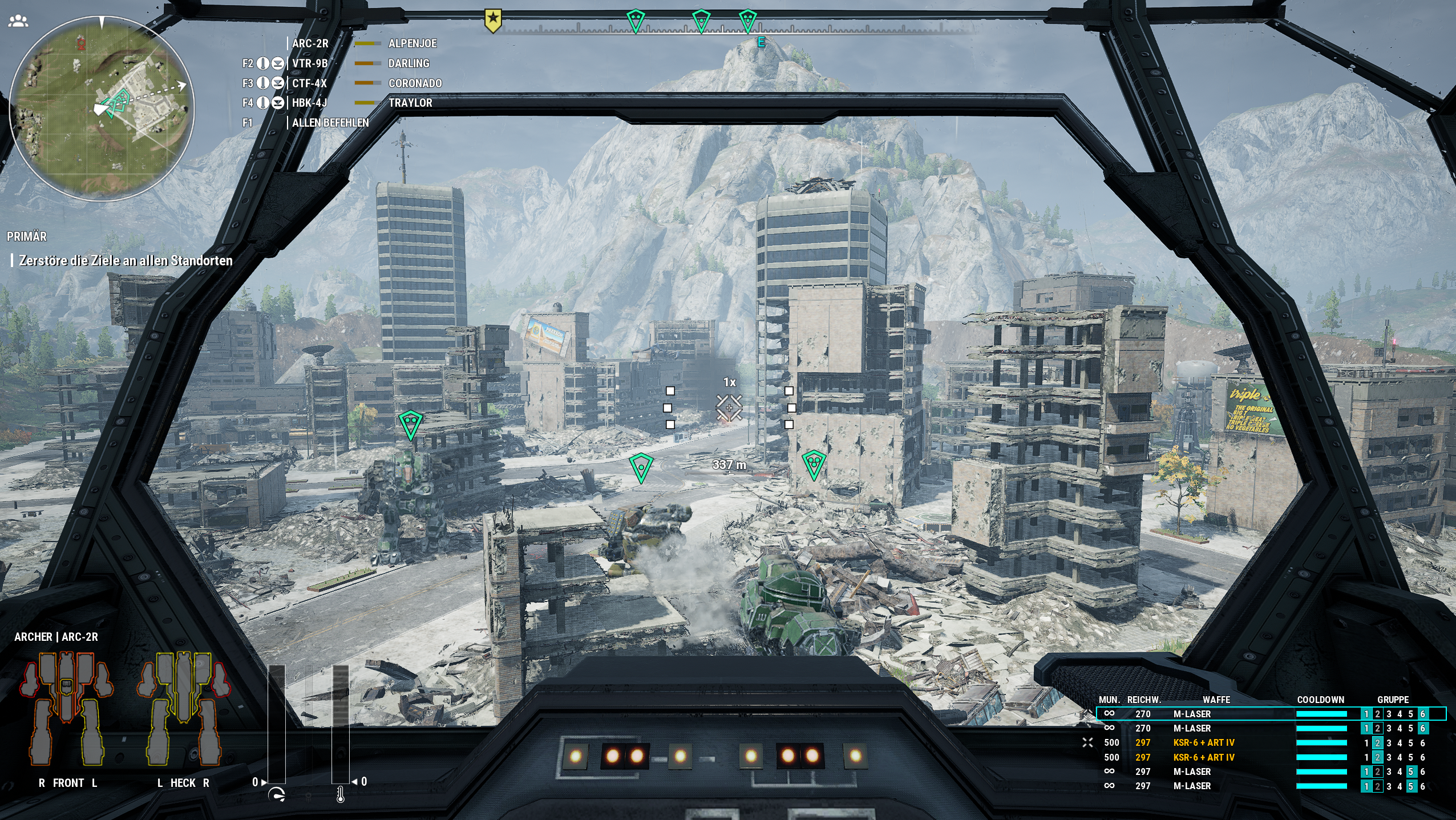Click the circular minimap
Viewport: 1456px width, 820px height.
(x=102, y=108)
